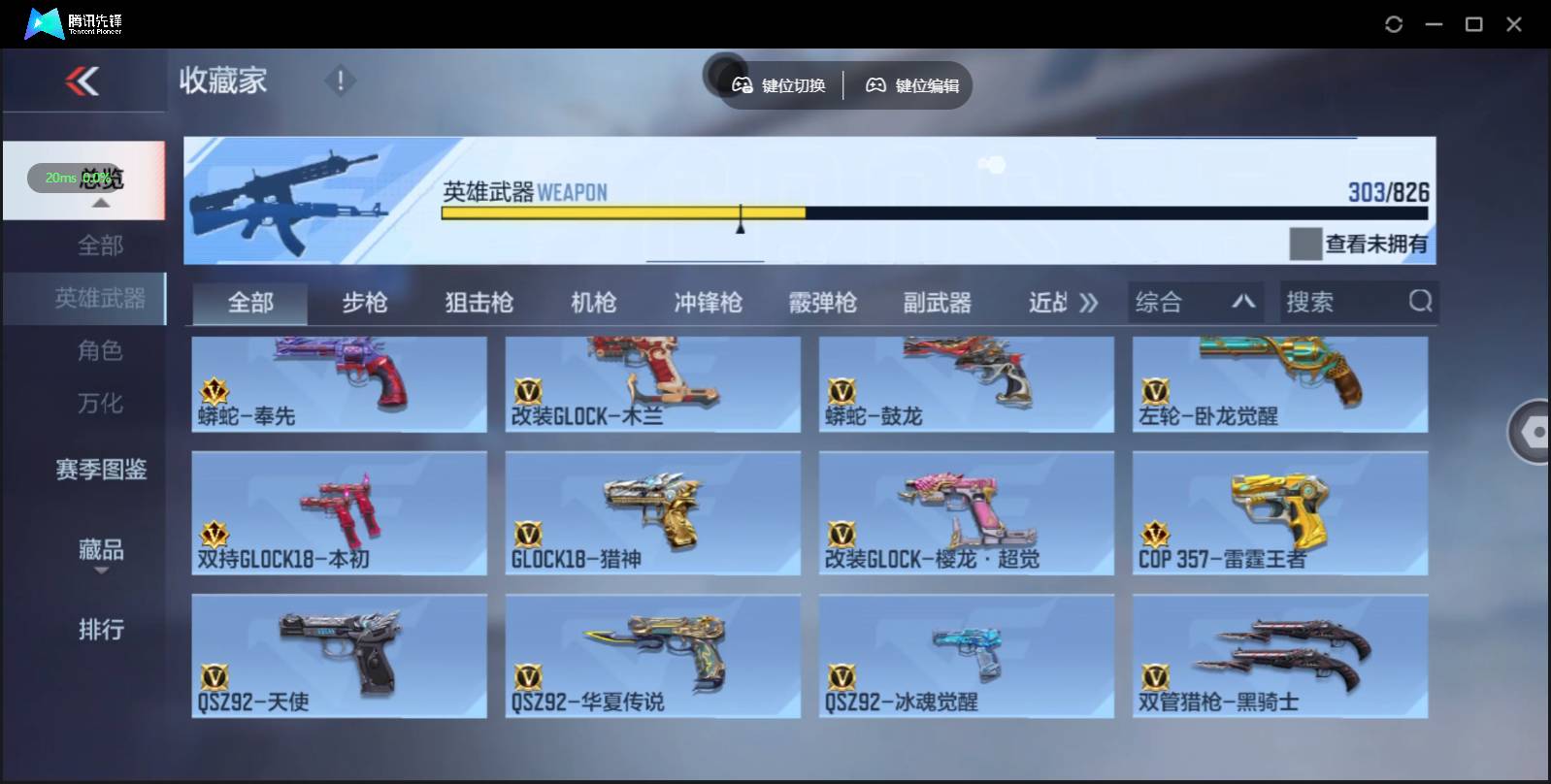The width and height of the screenshot is (1551, 784).
Task: Switch filter to 步枪
Action: coord(367,303)
